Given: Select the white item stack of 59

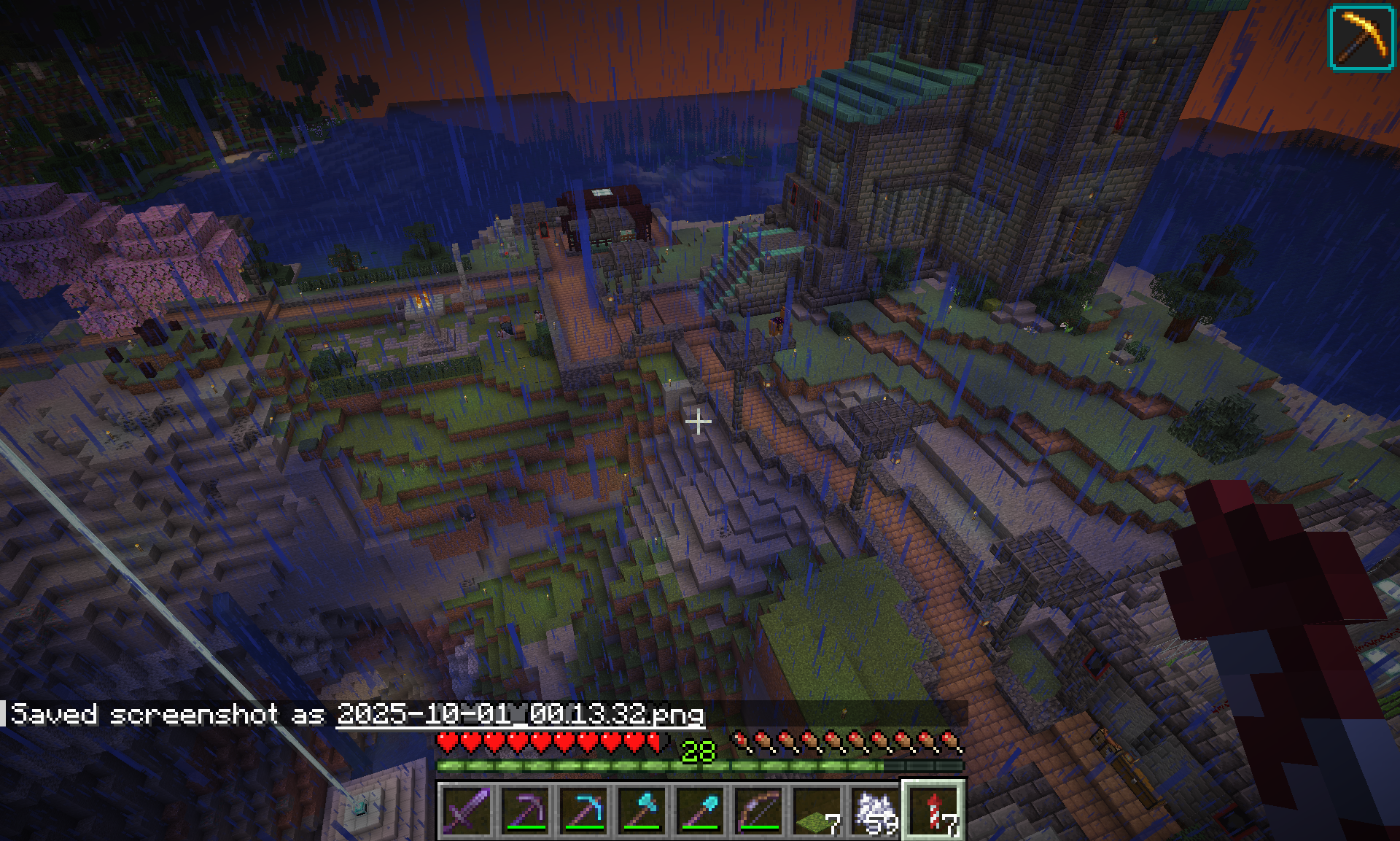Looking at the screenshot, I should tap(875, 810).
